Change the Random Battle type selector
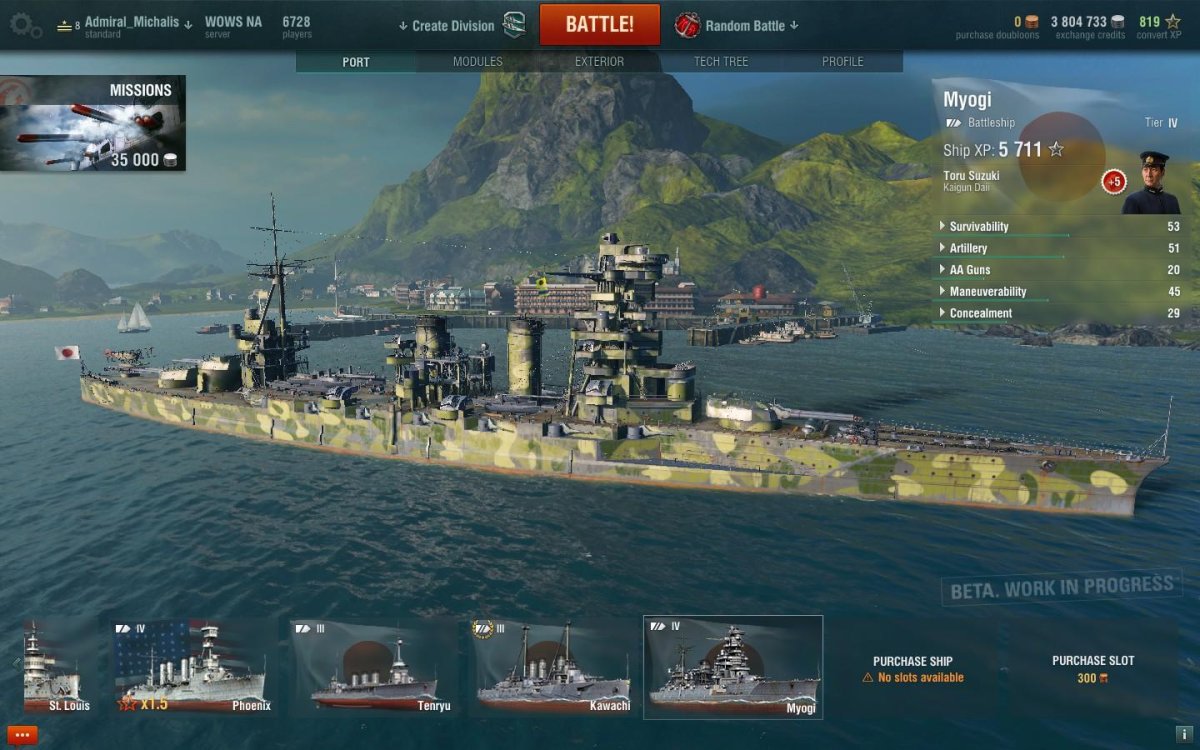The image size is (1200, 750). point(744,26)
